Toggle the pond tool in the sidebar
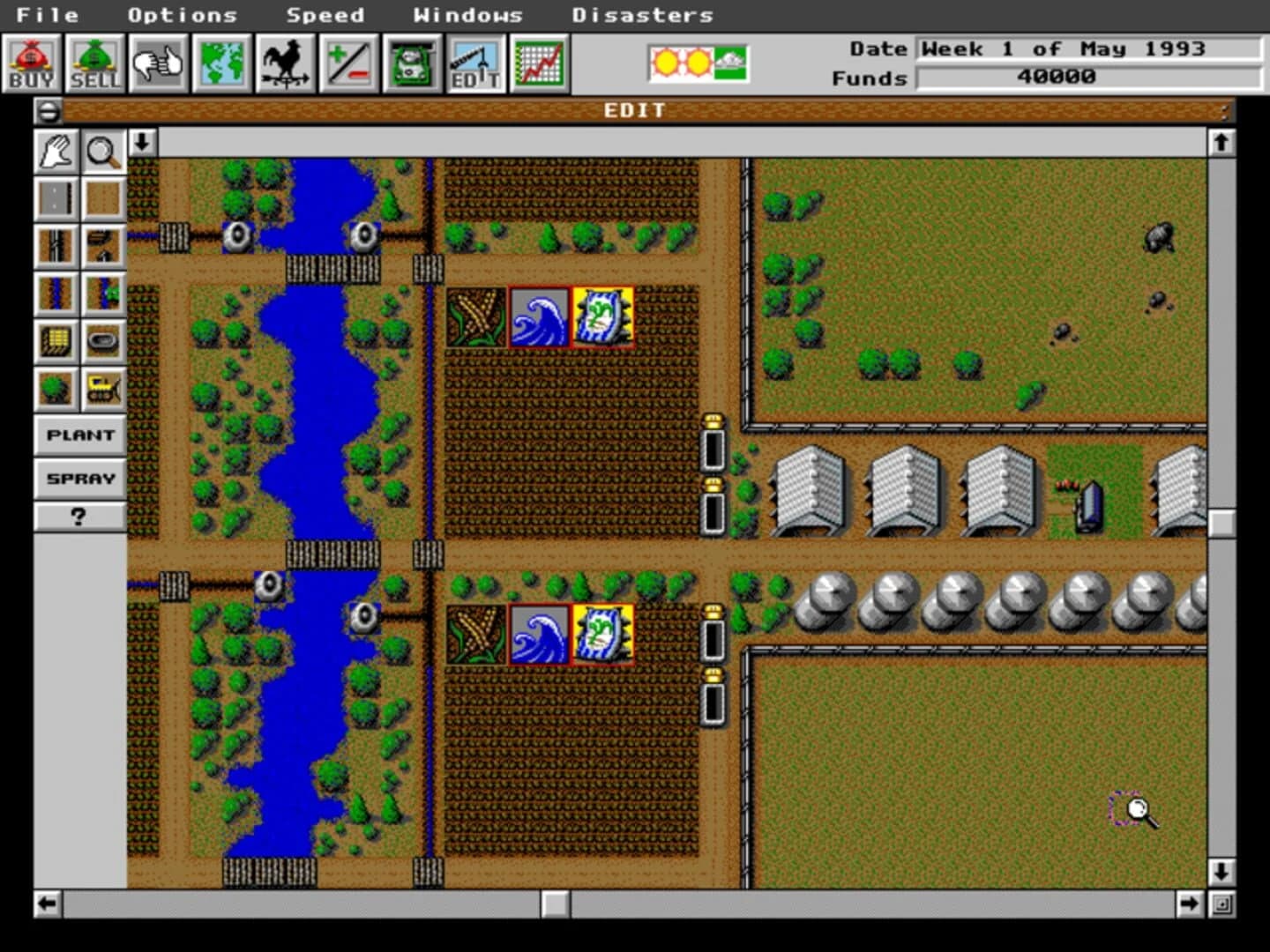 click(x=103, y=341)
